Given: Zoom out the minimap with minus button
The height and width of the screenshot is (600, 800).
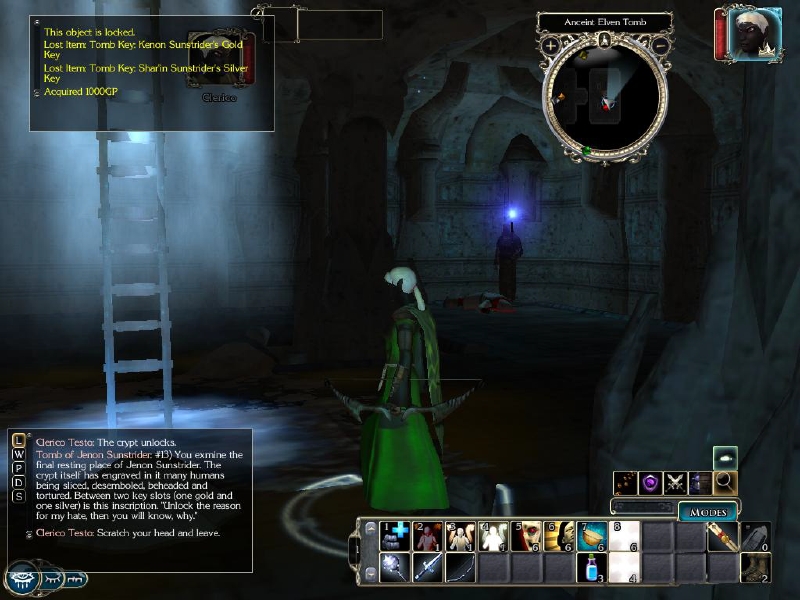Looking at the screenshot, I should click(660, 46).
